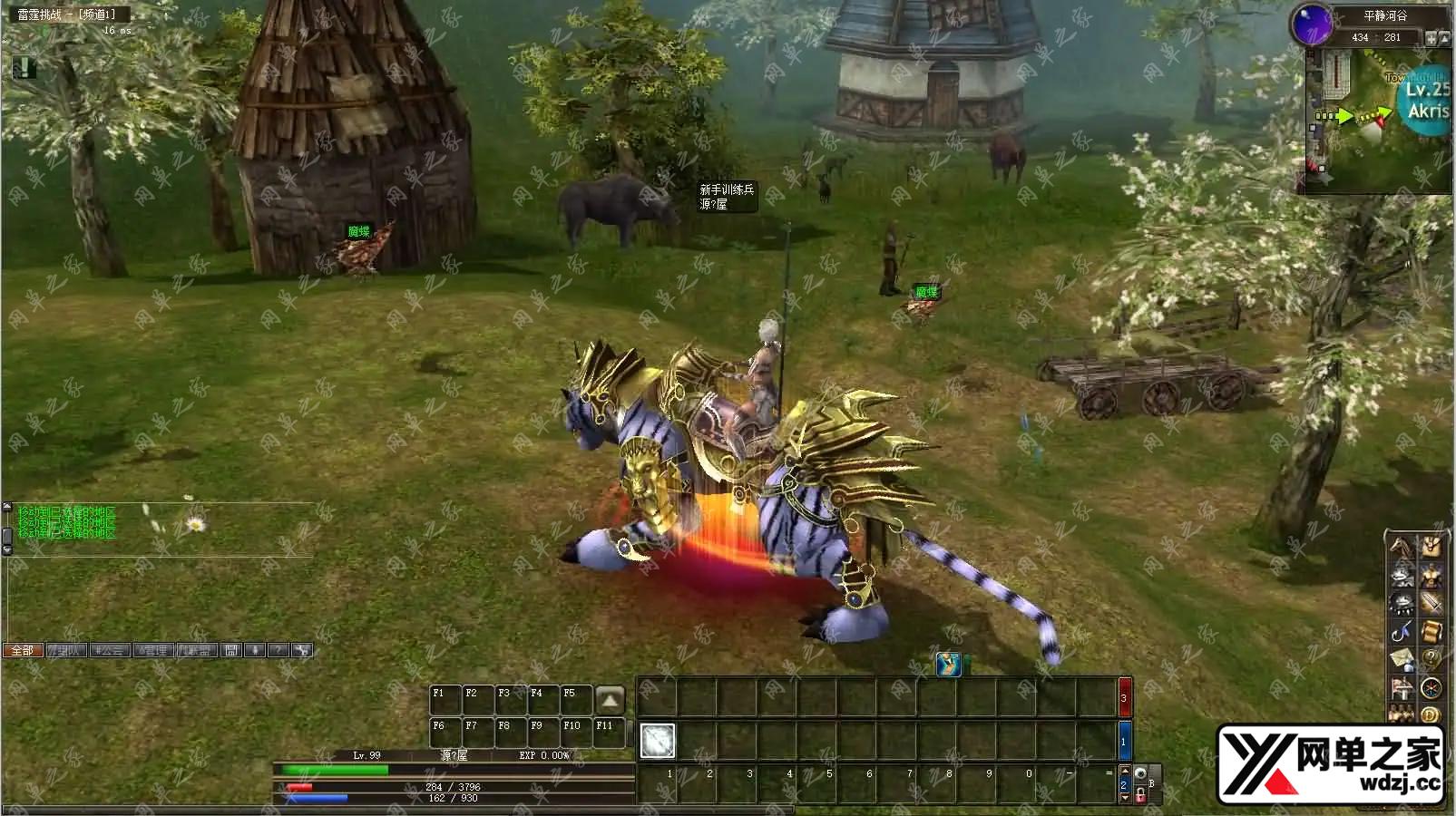Viewport: 1456px width, 816px height.
Task: Open the horse mount icon
Action: pyautogui.click(x=1402, y=548)
